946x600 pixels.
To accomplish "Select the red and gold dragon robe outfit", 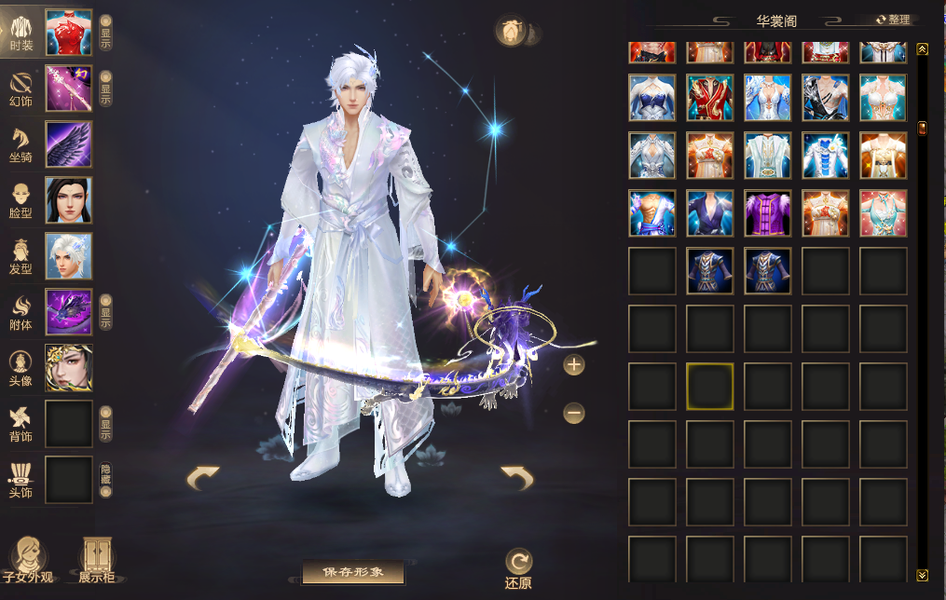I will coord(710,98).
